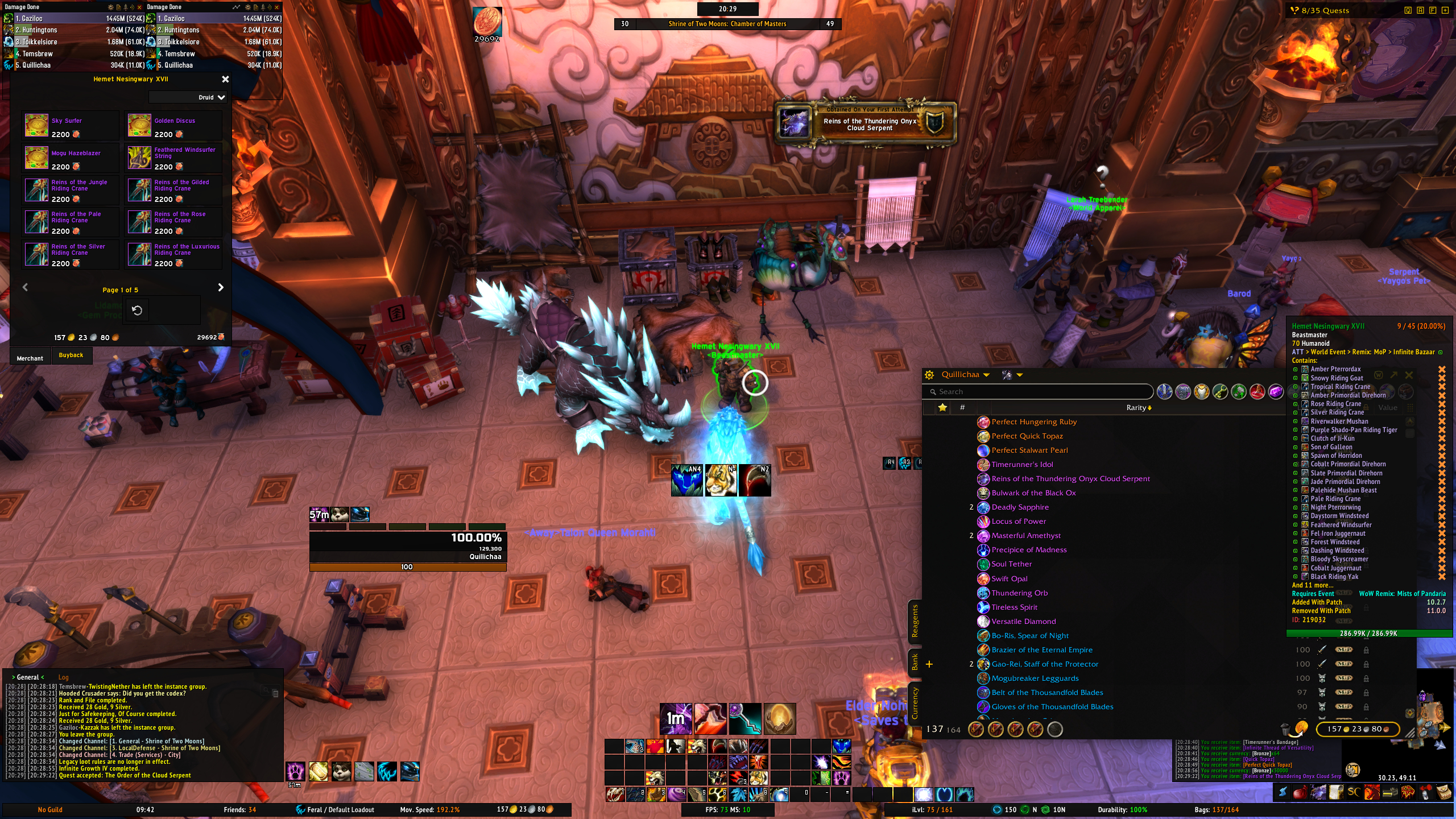This screenshot has width=1456, height=819.
Task: Click the bag search field
Action: point(1041,392)
